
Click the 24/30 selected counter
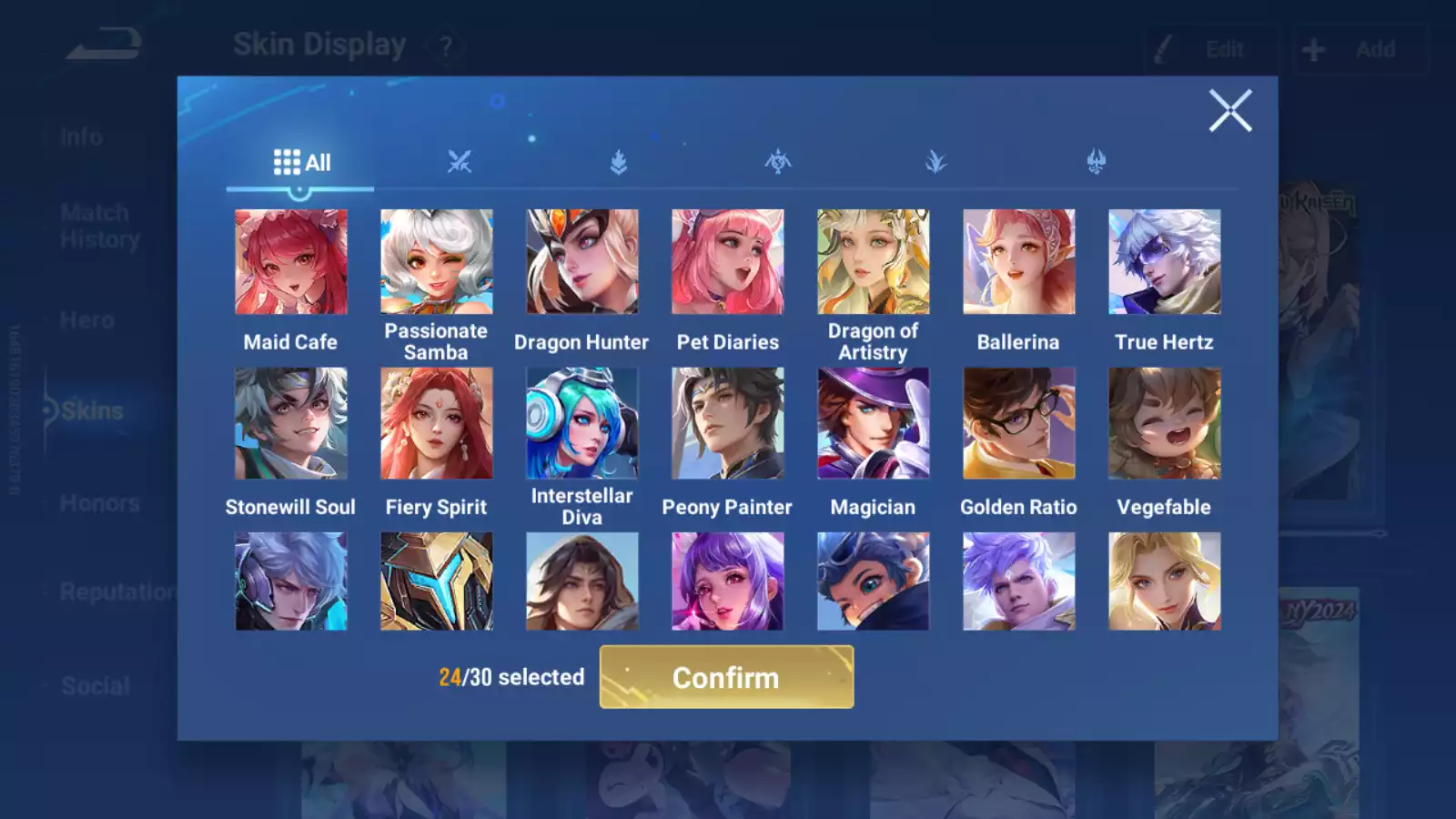tap(511, 677)
